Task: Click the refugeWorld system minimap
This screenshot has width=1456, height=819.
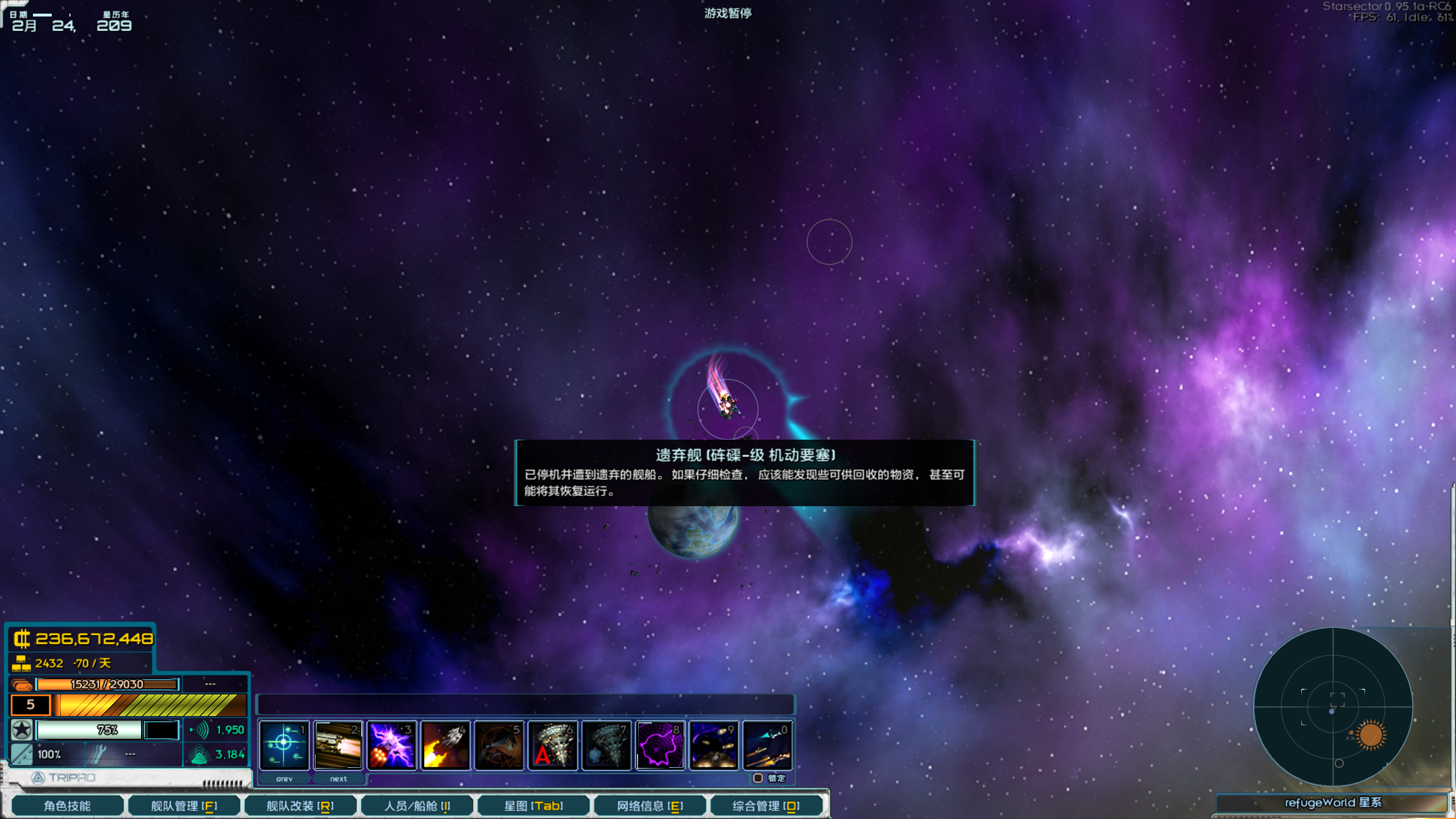Action: tap(1334, 708)
